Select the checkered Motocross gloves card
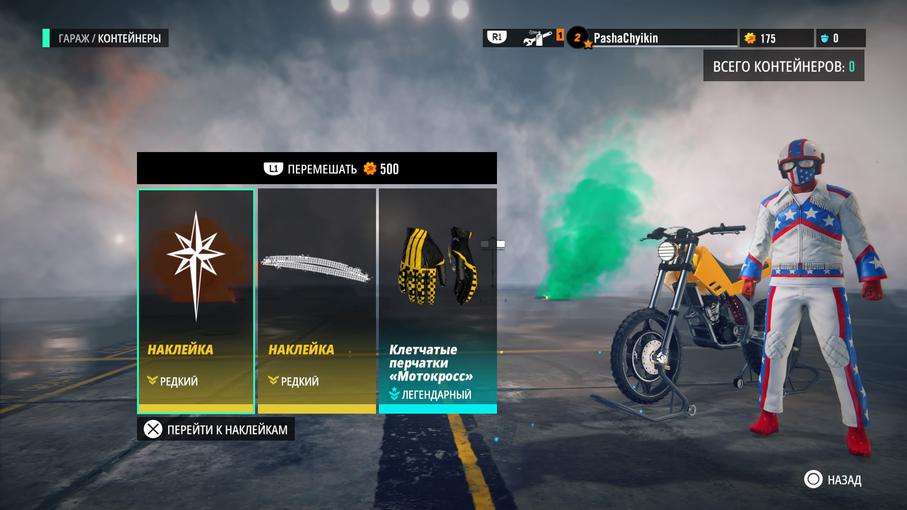Image resolution: width=907 pixels, height=510 pixels. click(x=437, y=300)
